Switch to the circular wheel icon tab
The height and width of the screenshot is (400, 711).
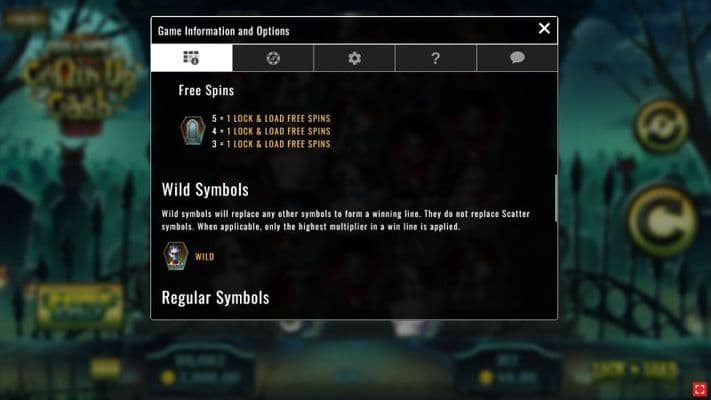point(273,58)
